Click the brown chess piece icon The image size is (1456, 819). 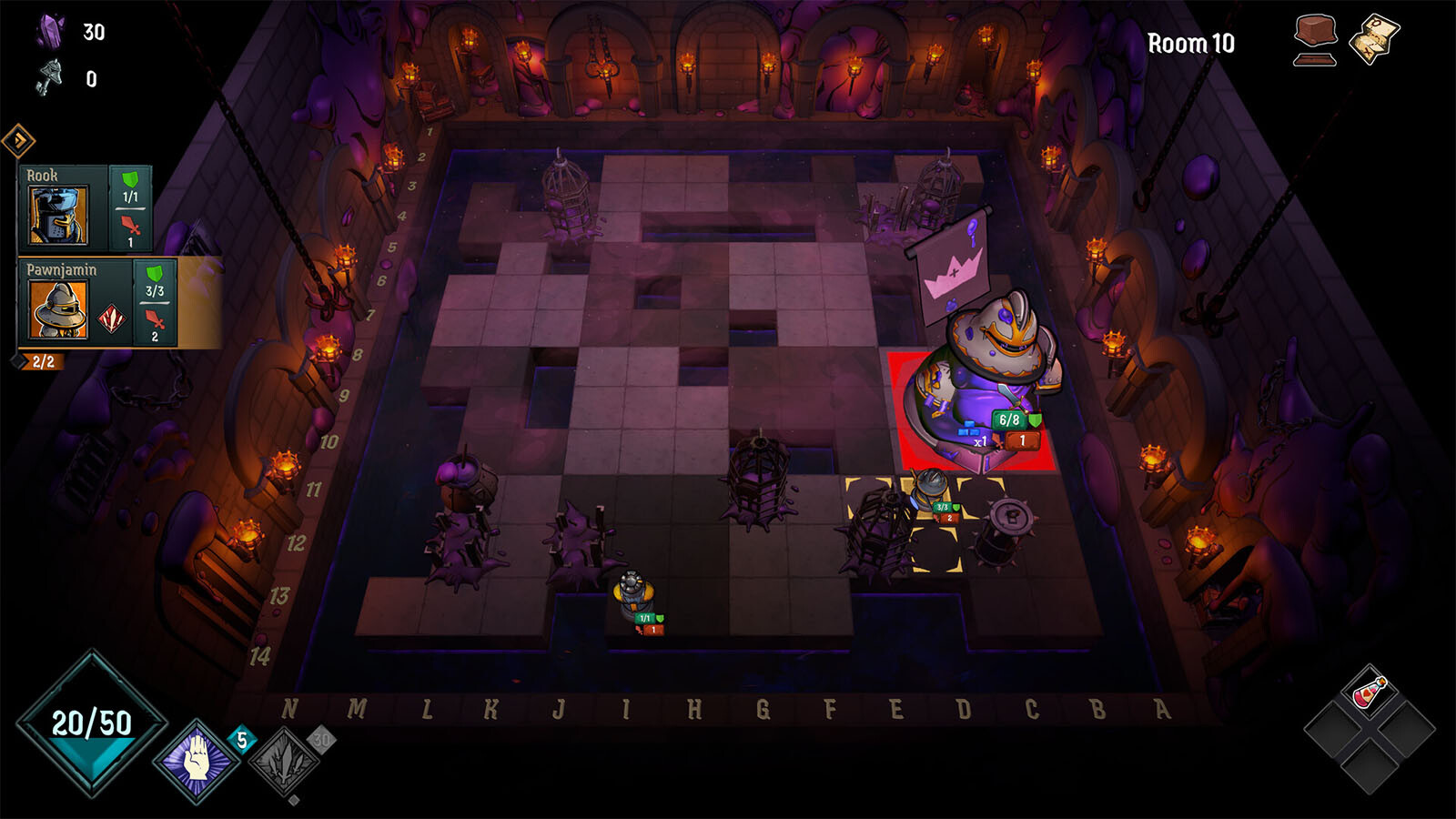pos(1315,41)
